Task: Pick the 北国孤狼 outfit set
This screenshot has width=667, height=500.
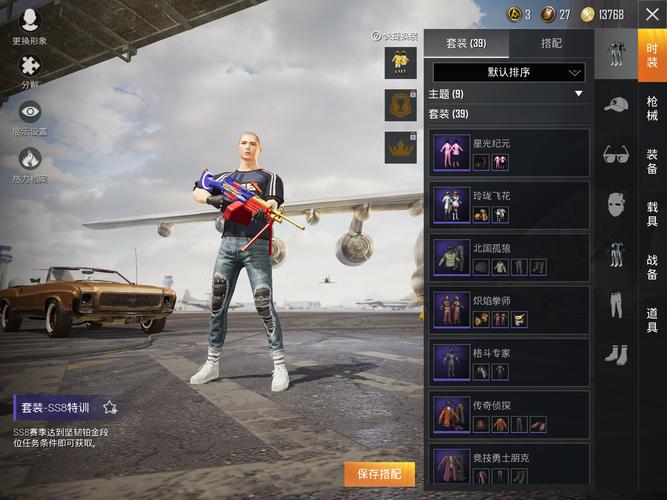Action: point(509,258)
